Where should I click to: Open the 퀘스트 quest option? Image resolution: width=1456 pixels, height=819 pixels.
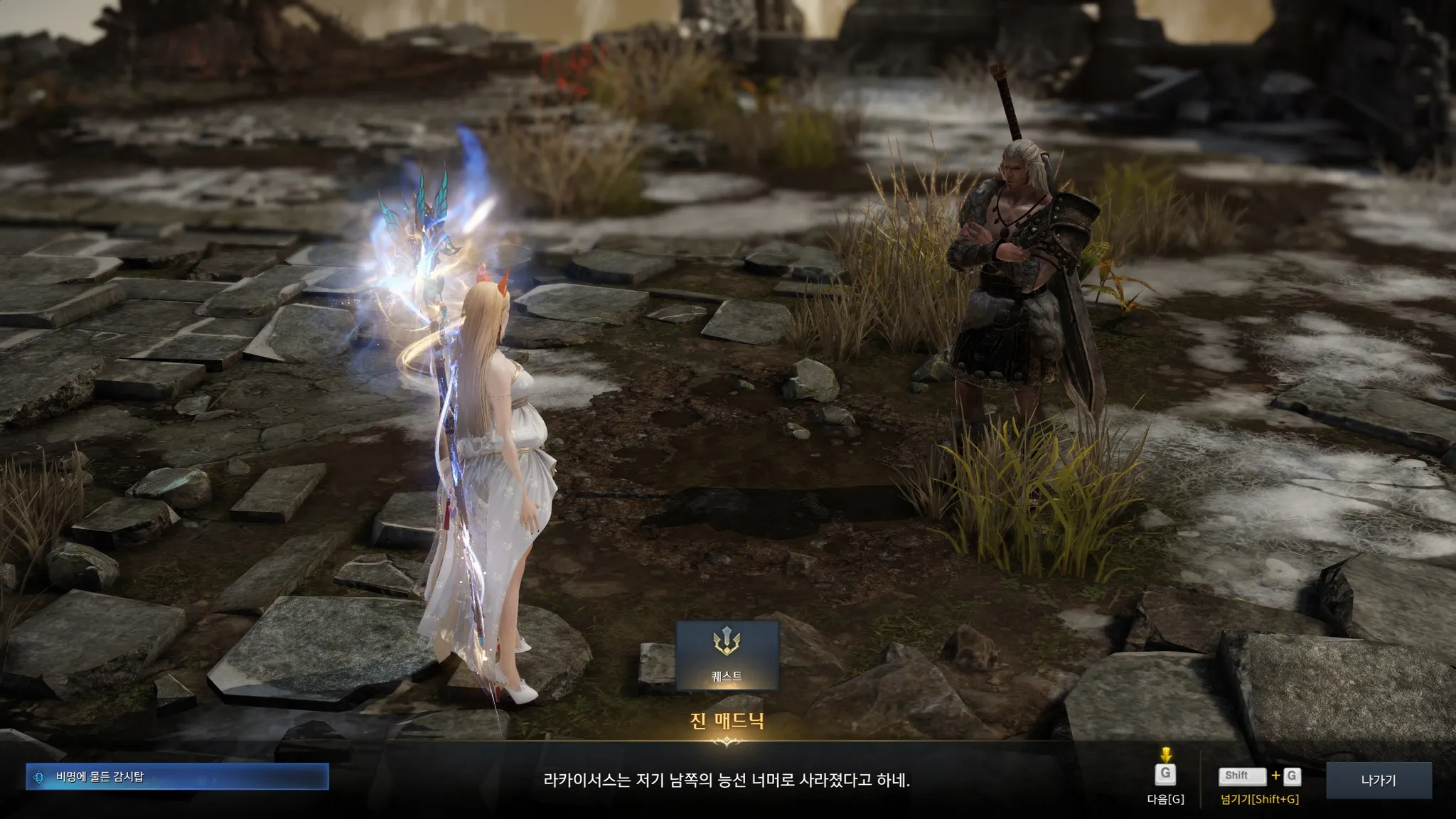point(727,655)
